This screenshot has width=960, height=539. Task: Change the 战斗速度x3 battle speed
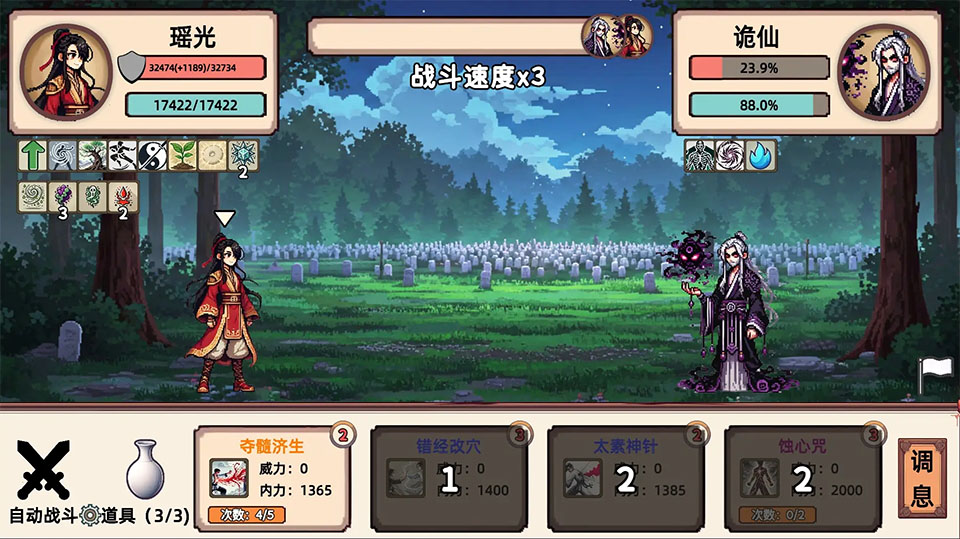(478, 76)
